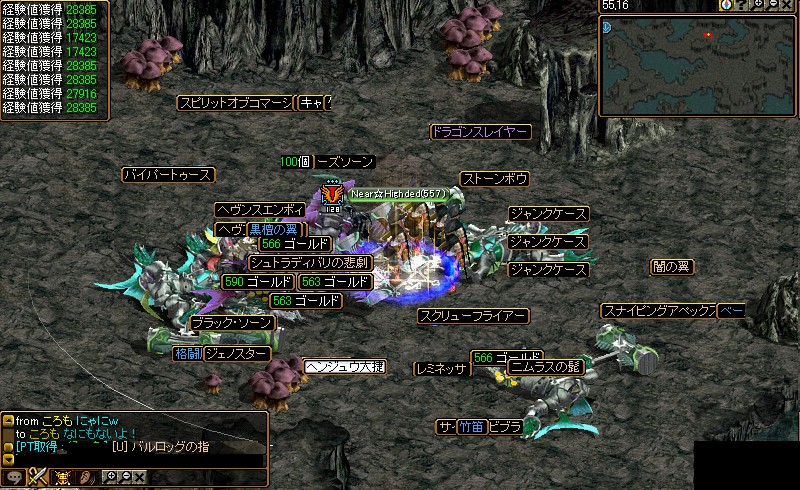This screenshot has width=800, height=490.
Task: Enlarge the chat window with magnifier plus
Action: (110, 477)
